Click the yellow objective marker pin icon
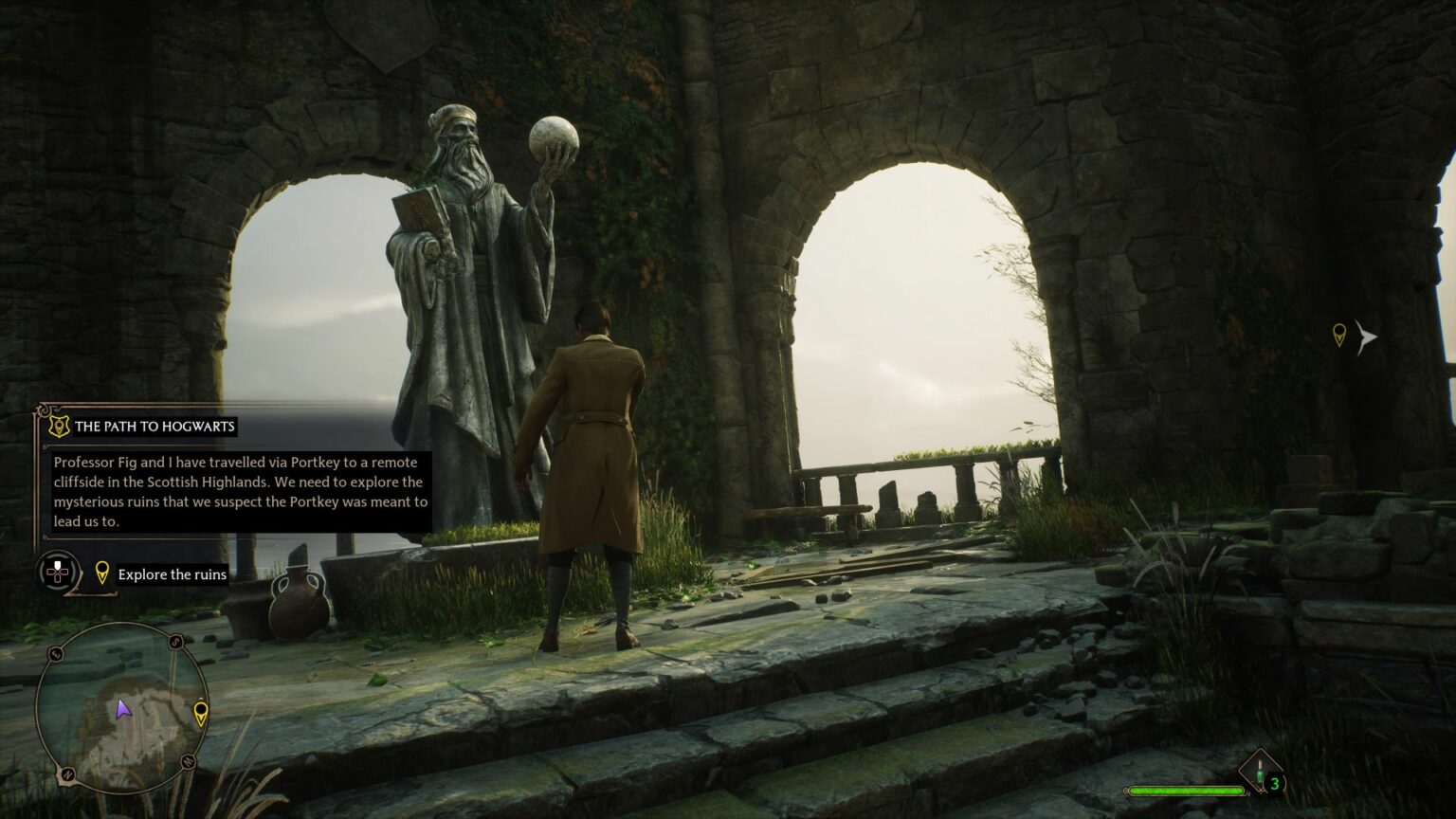 pos(101,573)
